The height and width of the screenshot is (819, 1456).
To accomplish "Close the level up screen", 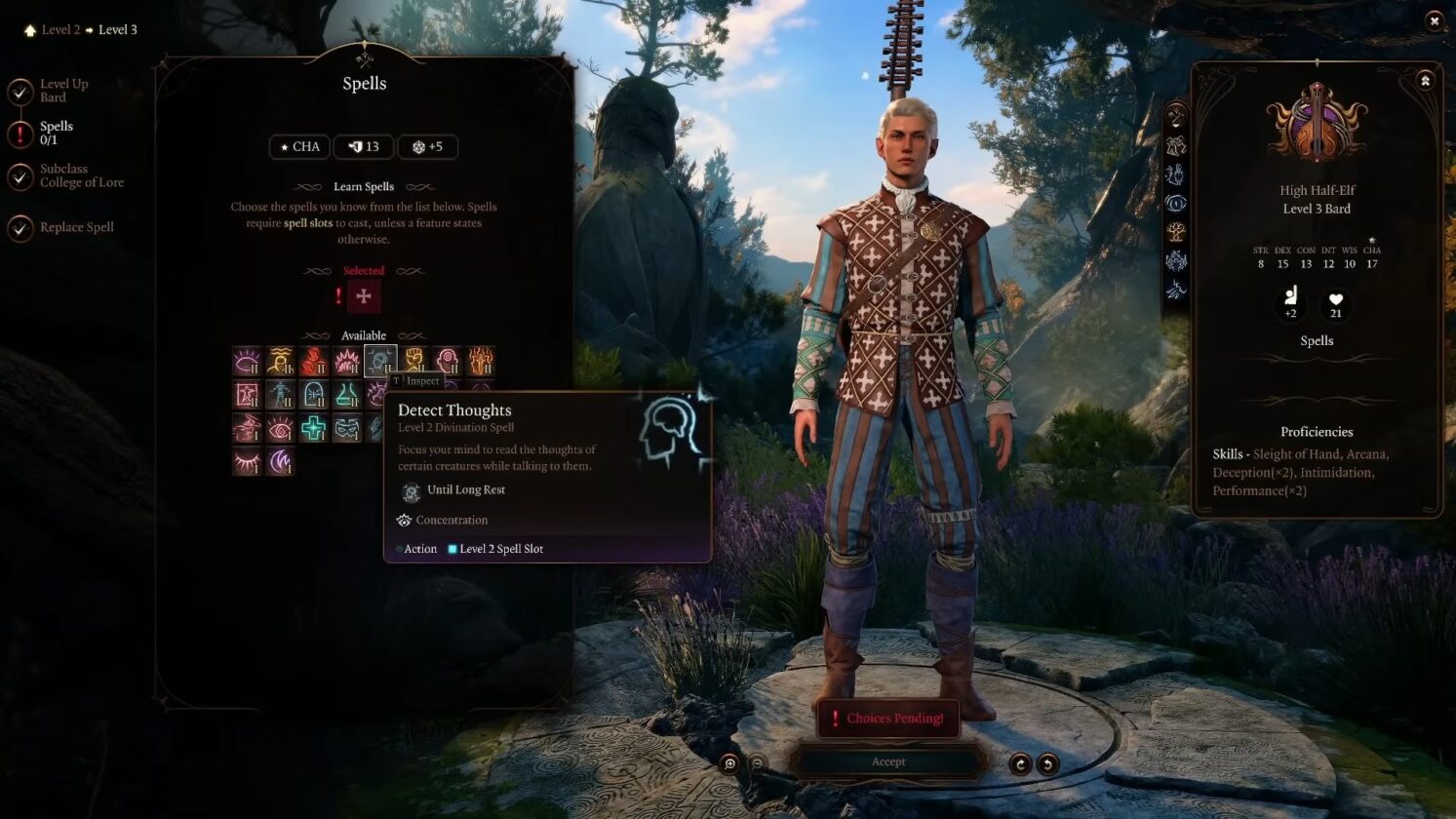I will 1434,20.
